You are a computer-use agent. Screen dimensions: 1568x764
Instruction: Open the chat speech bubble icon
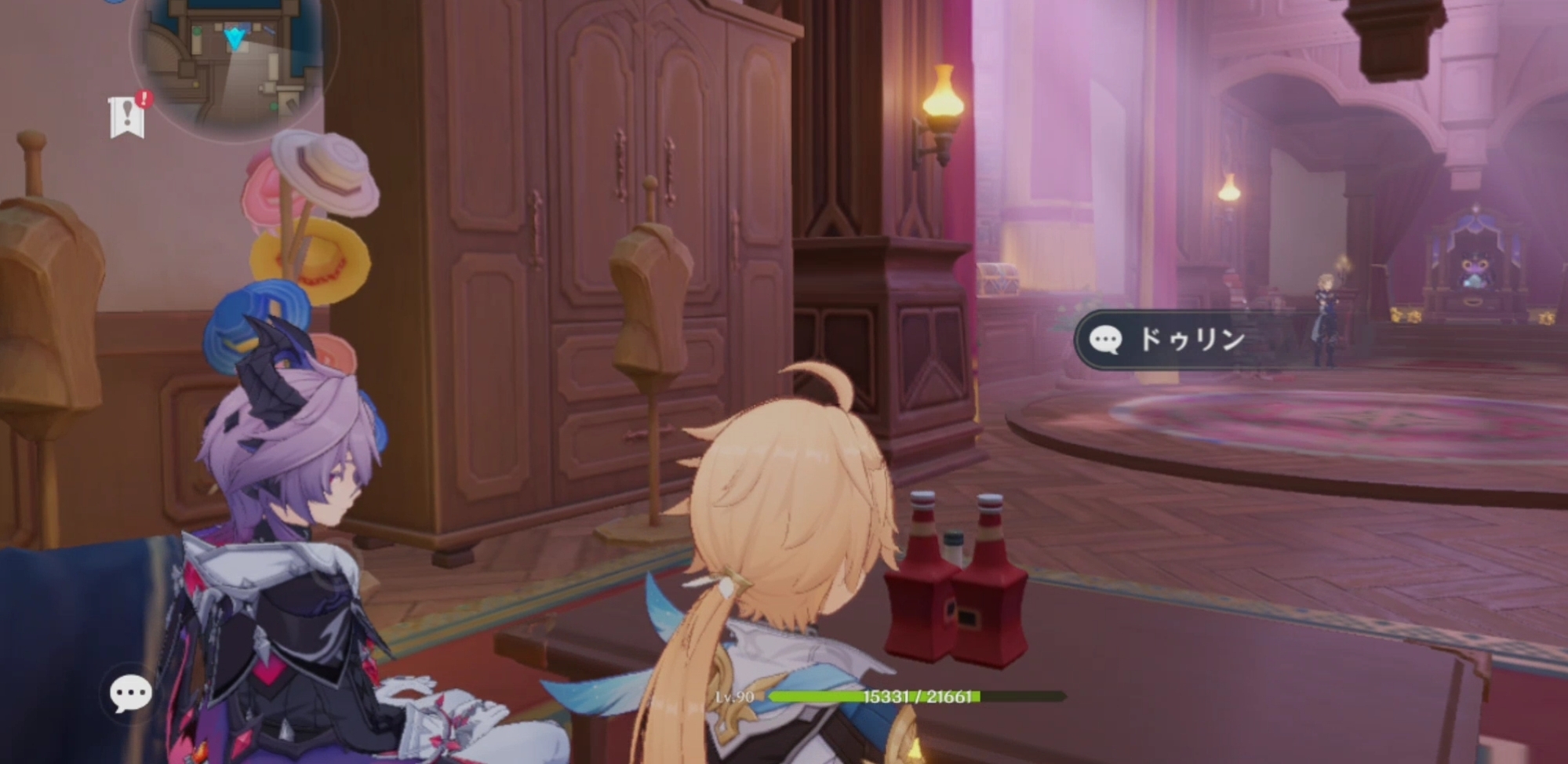point(130,693)
